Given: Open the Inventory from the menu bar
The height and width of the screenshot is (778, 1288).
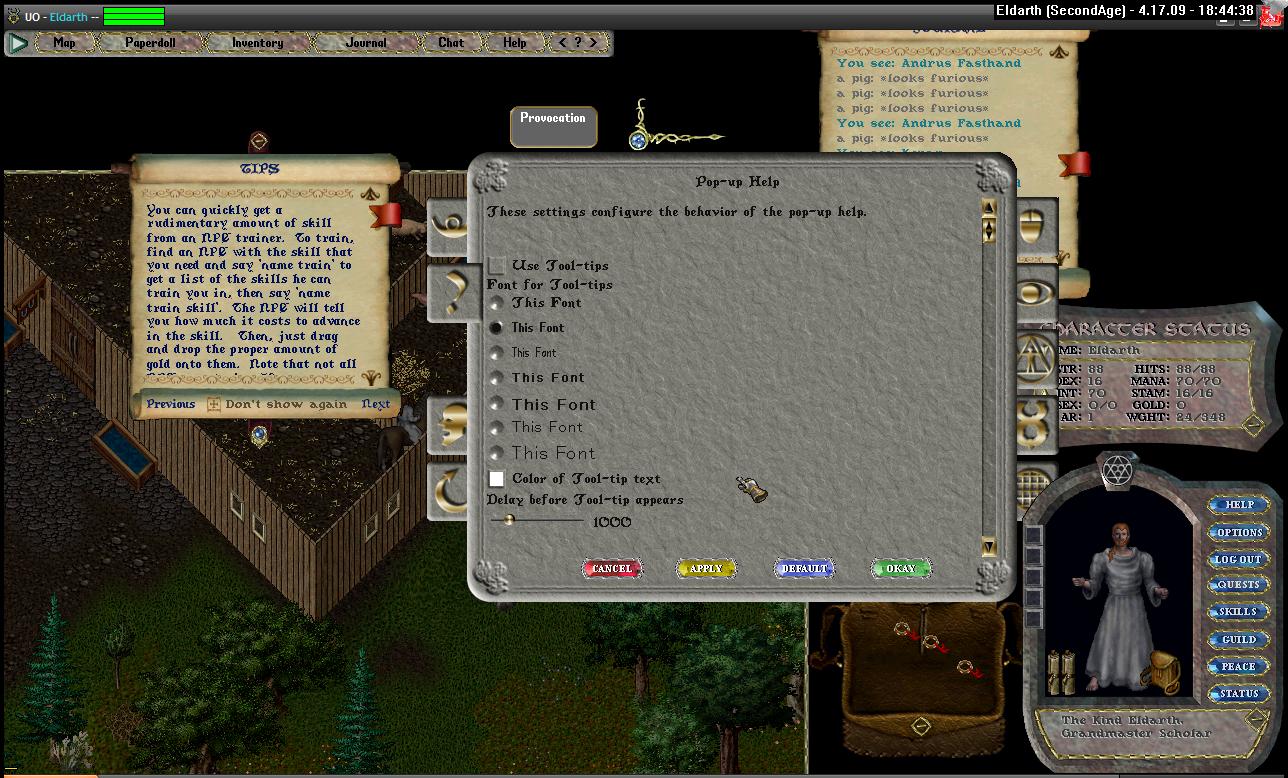Looking at the screenshot, I should 257,43.
